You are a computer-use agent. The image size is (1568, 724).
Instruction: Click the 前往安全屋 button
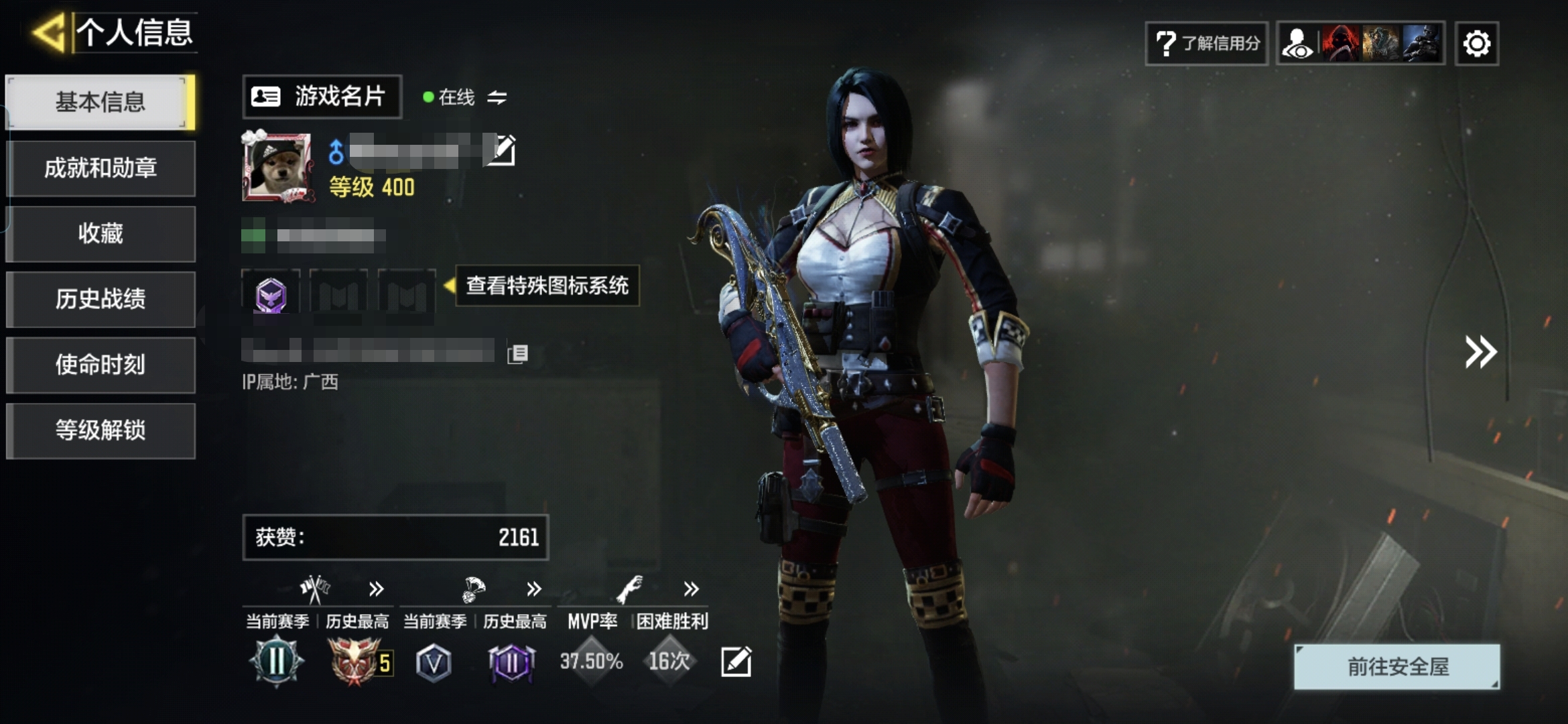pyautogui.click(x=1397, y=666)
